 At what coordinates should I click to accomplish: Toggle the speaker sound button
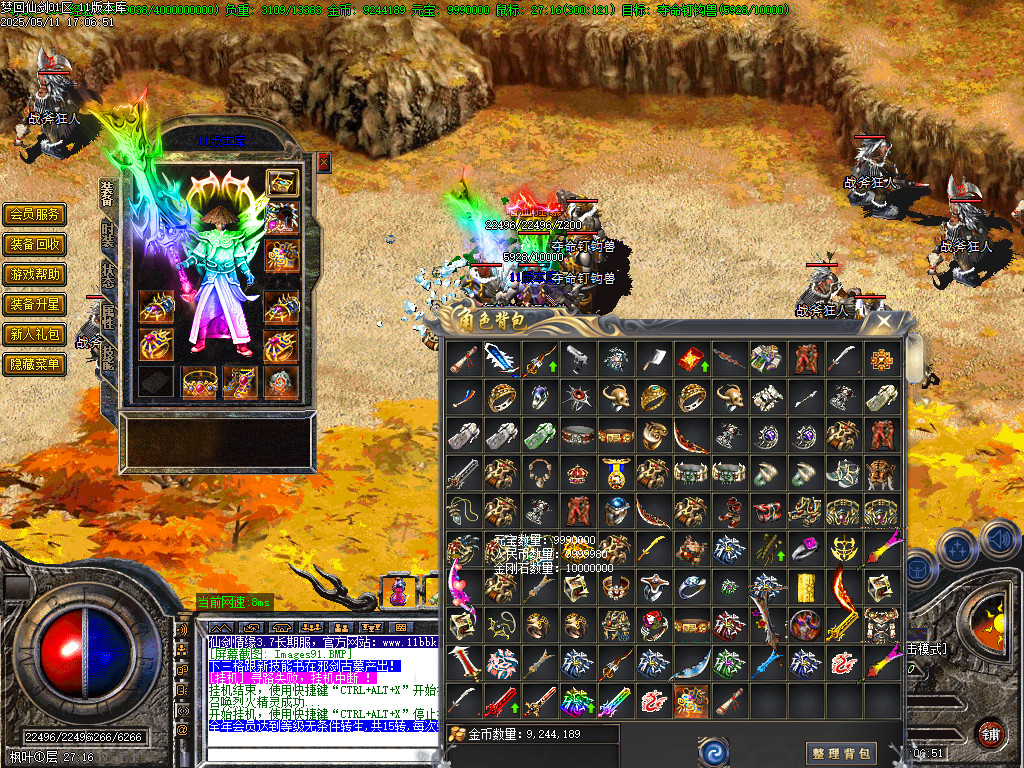click(999, 540)
